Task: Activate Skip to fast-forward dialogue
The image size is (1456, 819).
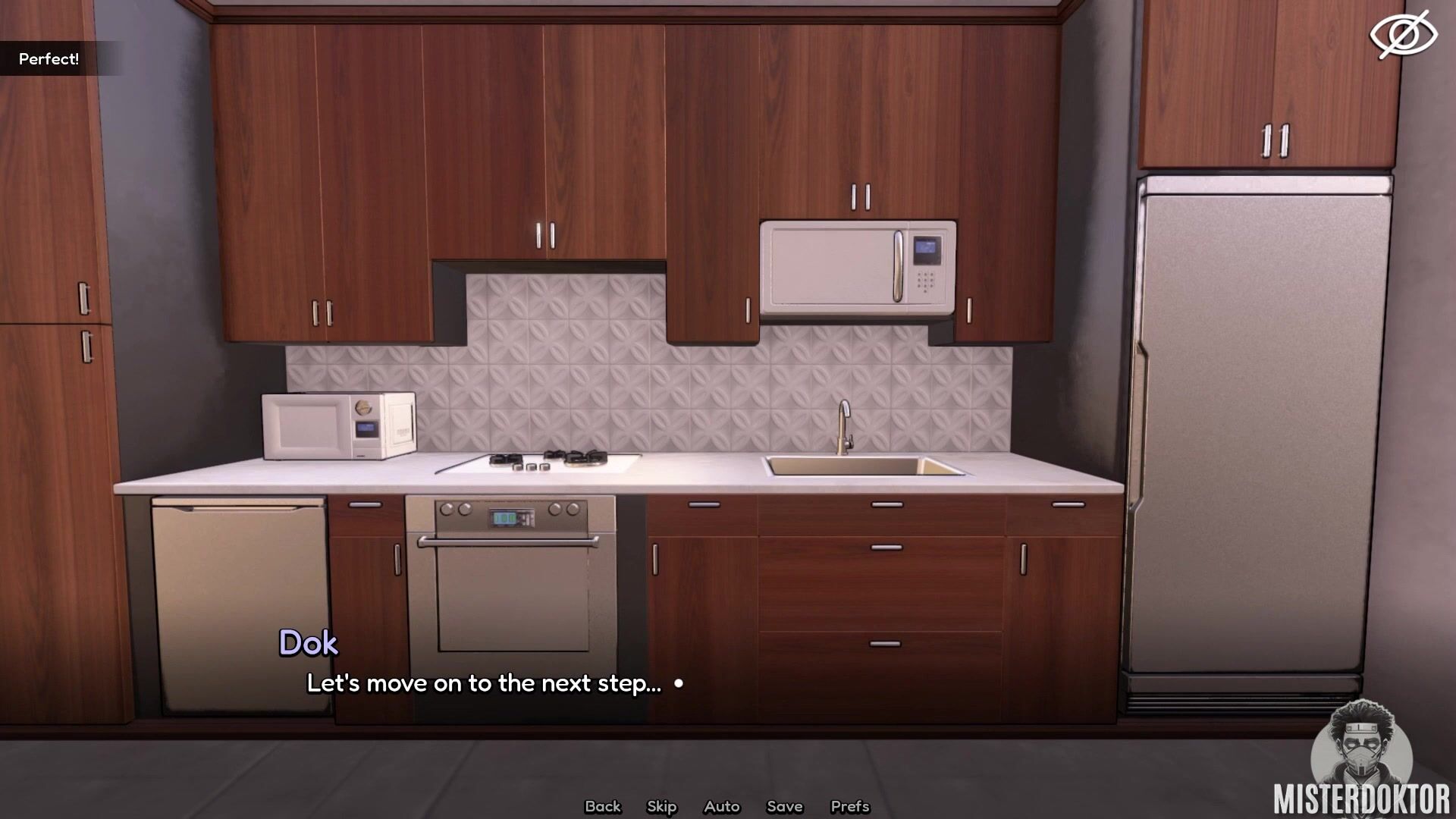Action: [x=661, y=806]
